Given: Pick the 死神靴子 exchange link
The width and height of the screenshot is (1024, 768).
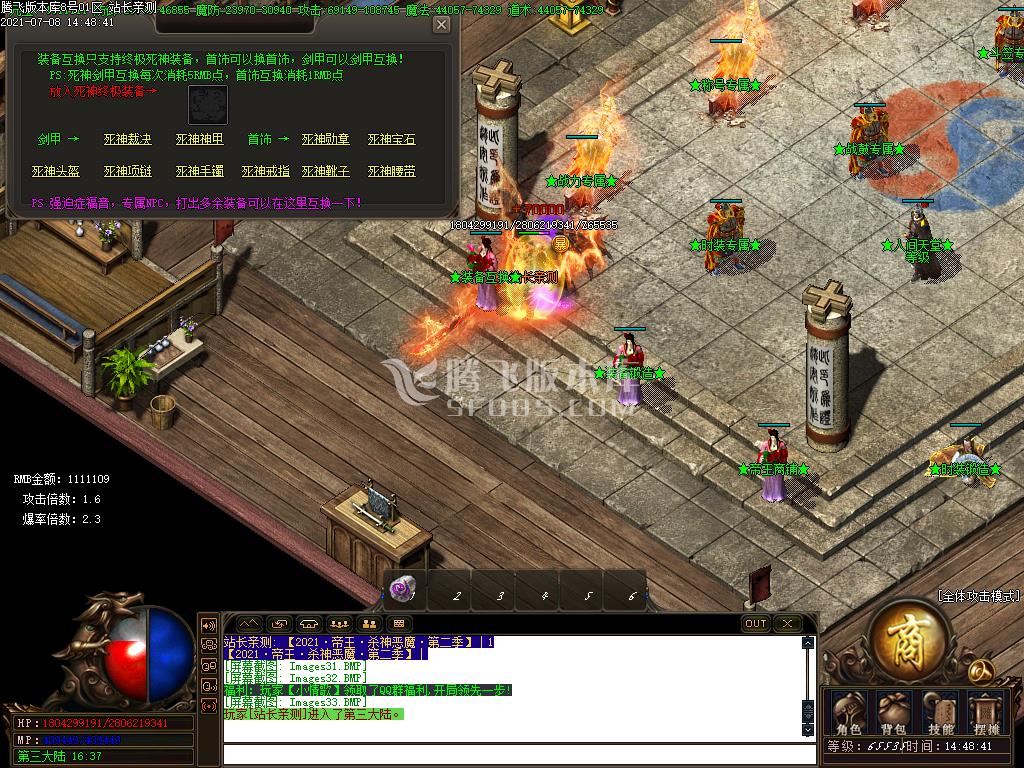Looking at the screenshot, I should 326,172.
